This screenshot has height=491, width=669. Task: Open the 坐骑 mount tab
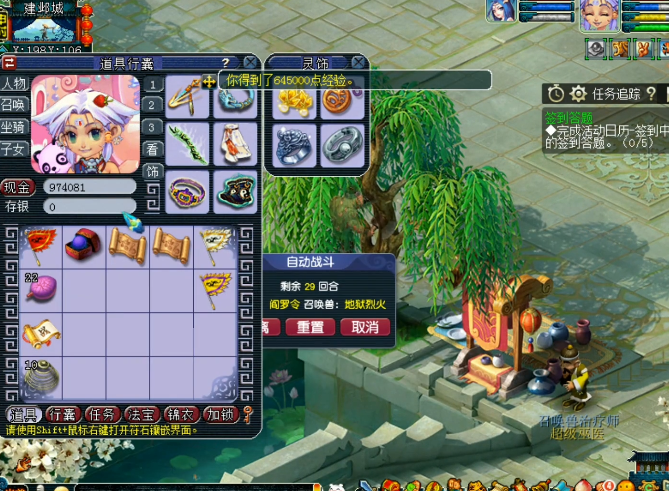tap(14, 127)
